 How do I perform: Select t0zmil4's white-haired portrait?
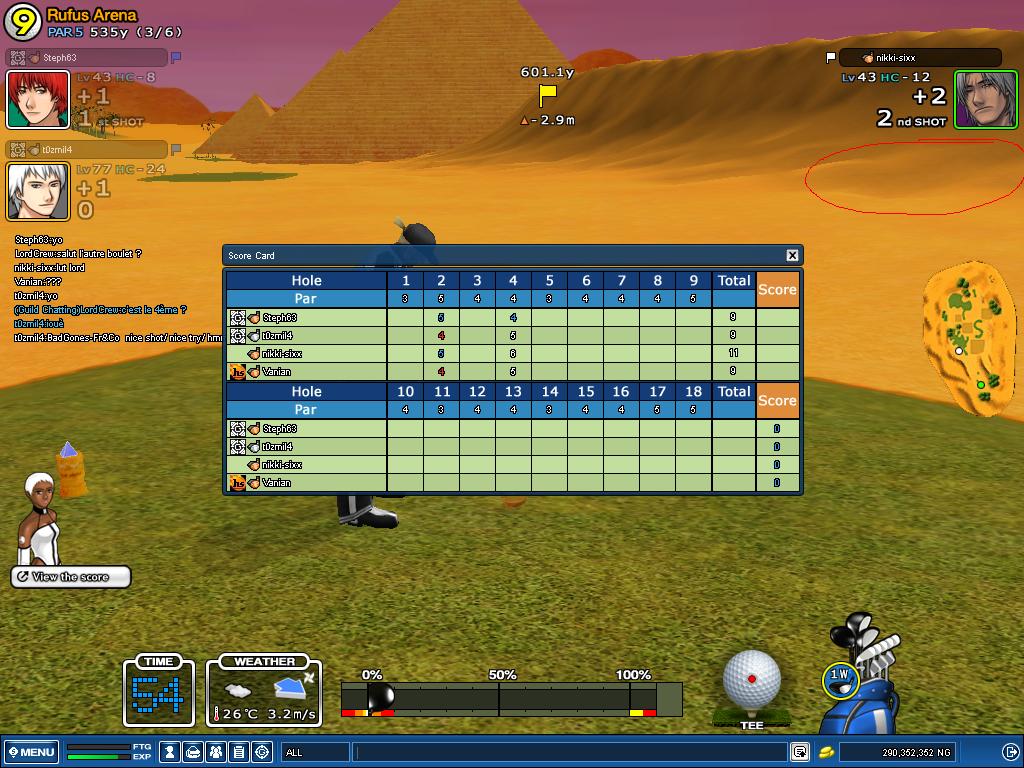click(38, 190)
